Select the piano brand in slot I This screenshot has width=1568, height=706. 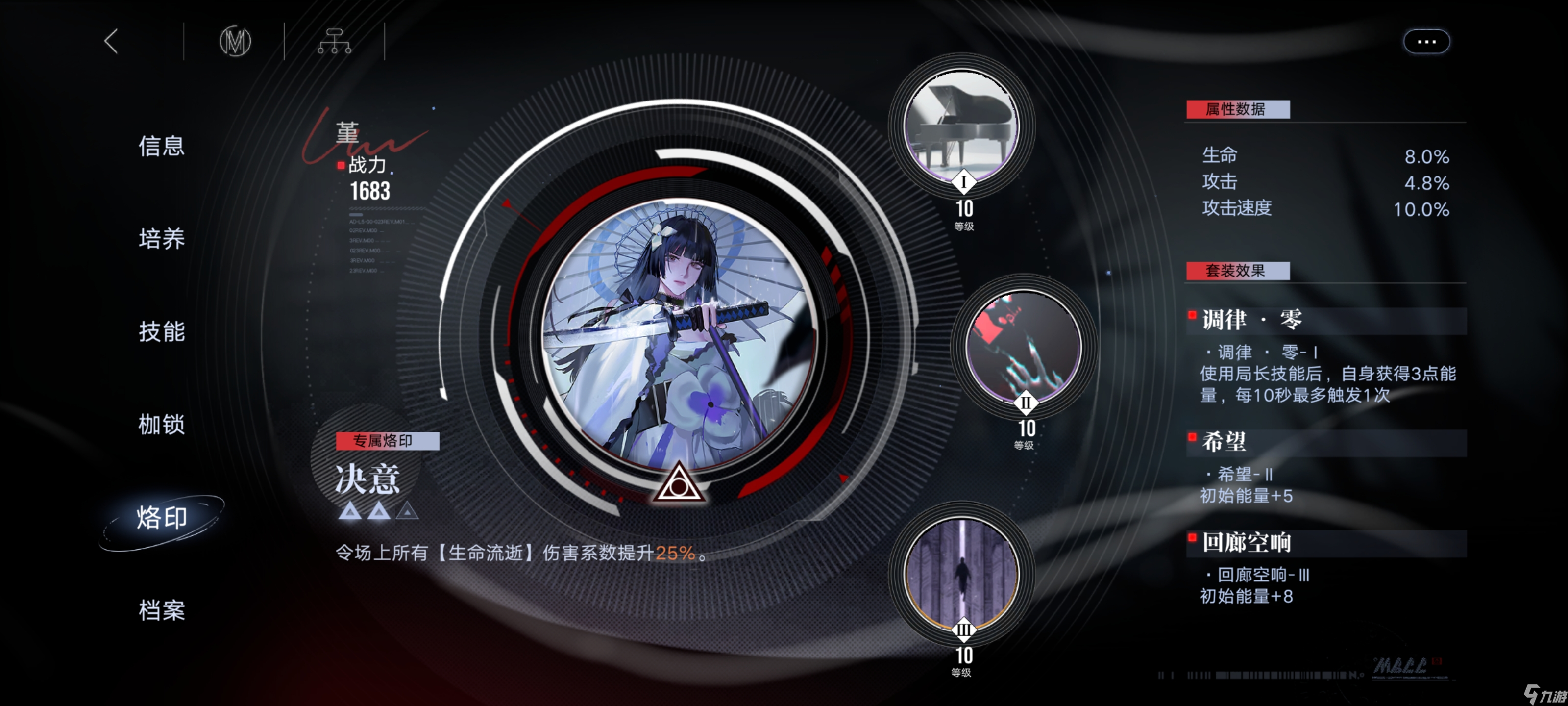click(x=961, y=126)
